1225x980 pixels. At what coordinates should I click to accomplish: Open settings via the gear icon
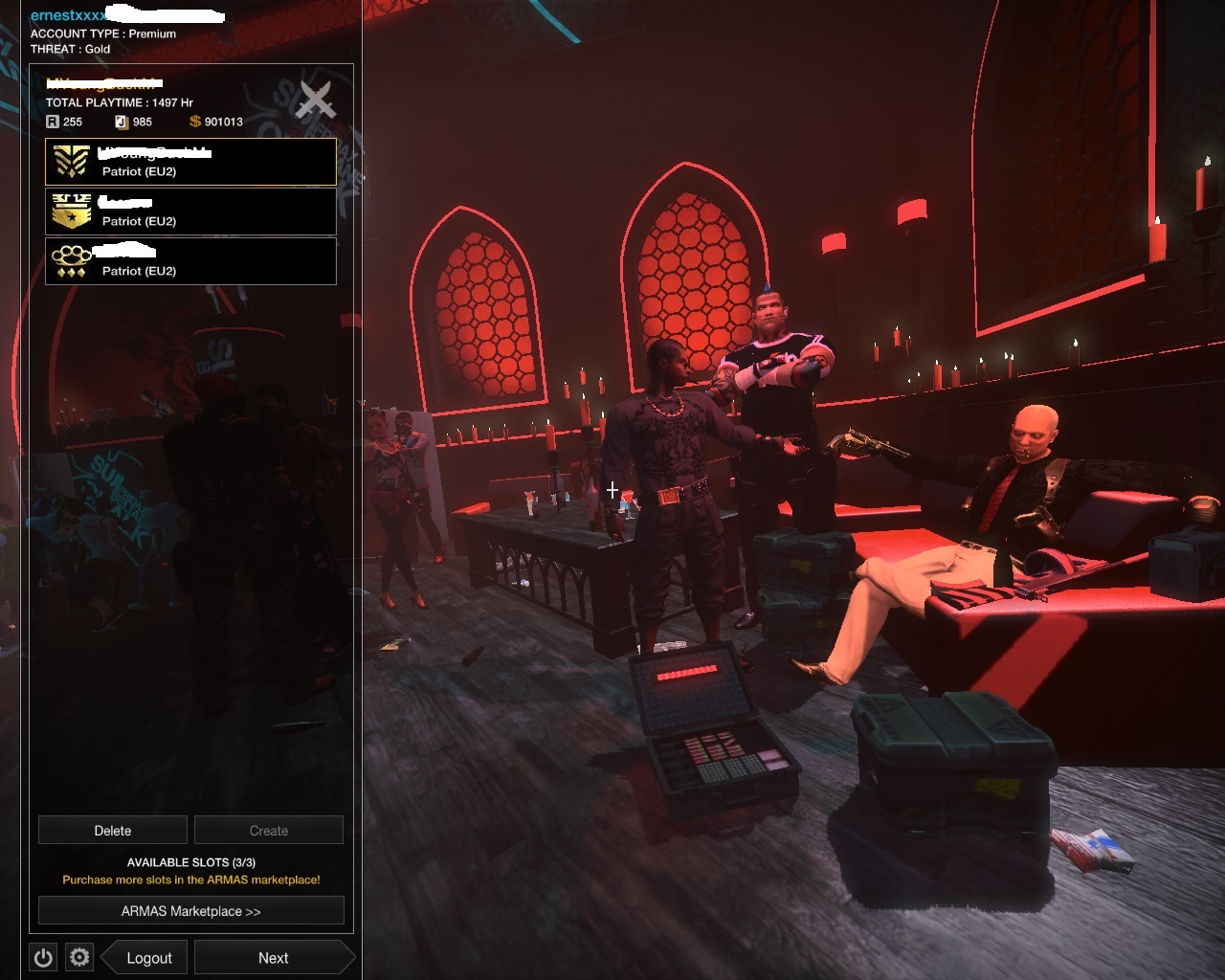point(79,957)
